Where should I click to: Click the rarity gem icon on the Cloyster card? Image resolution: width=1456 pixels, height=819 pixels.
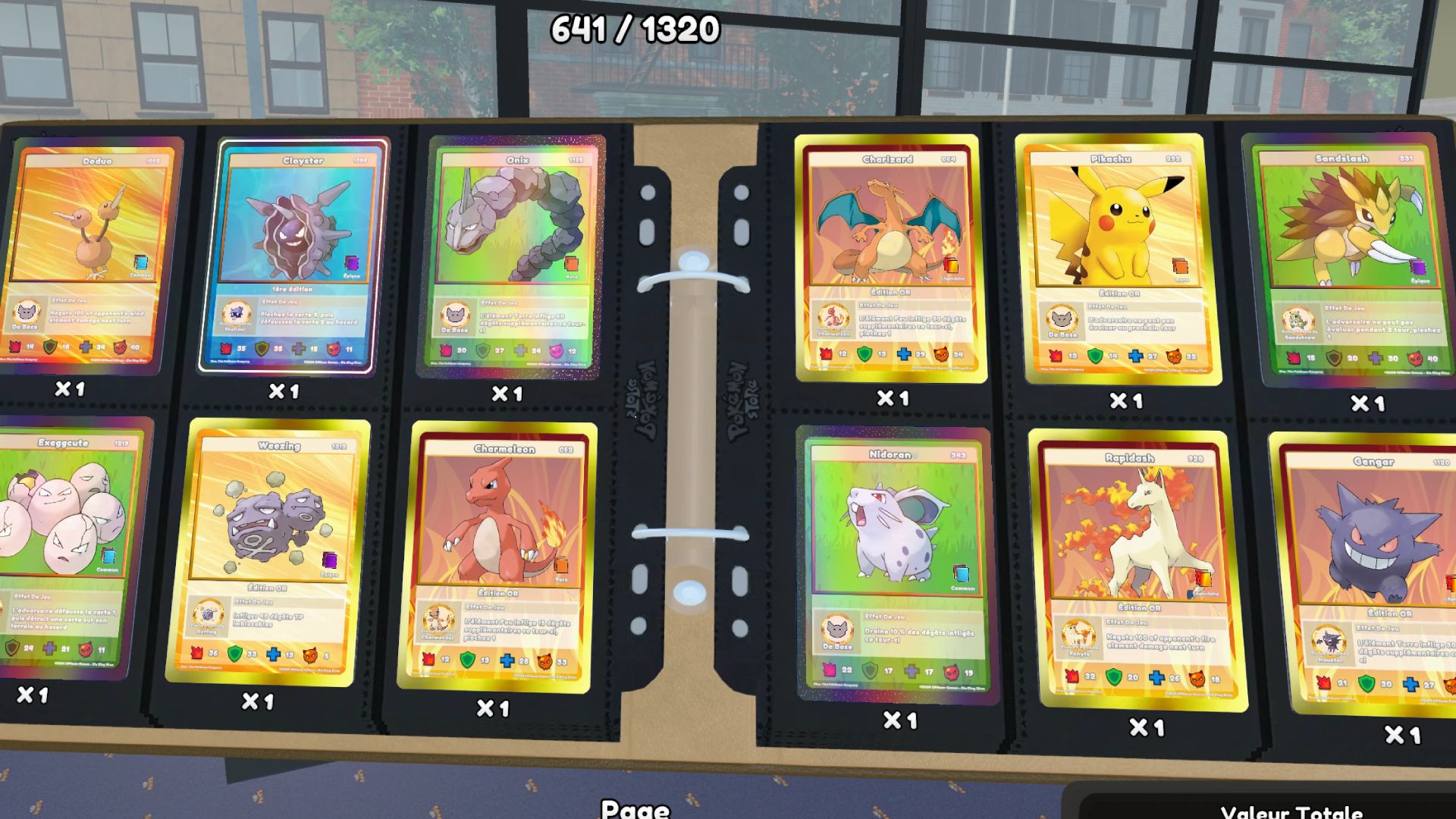pyautogui.click(x=351, y=263)
